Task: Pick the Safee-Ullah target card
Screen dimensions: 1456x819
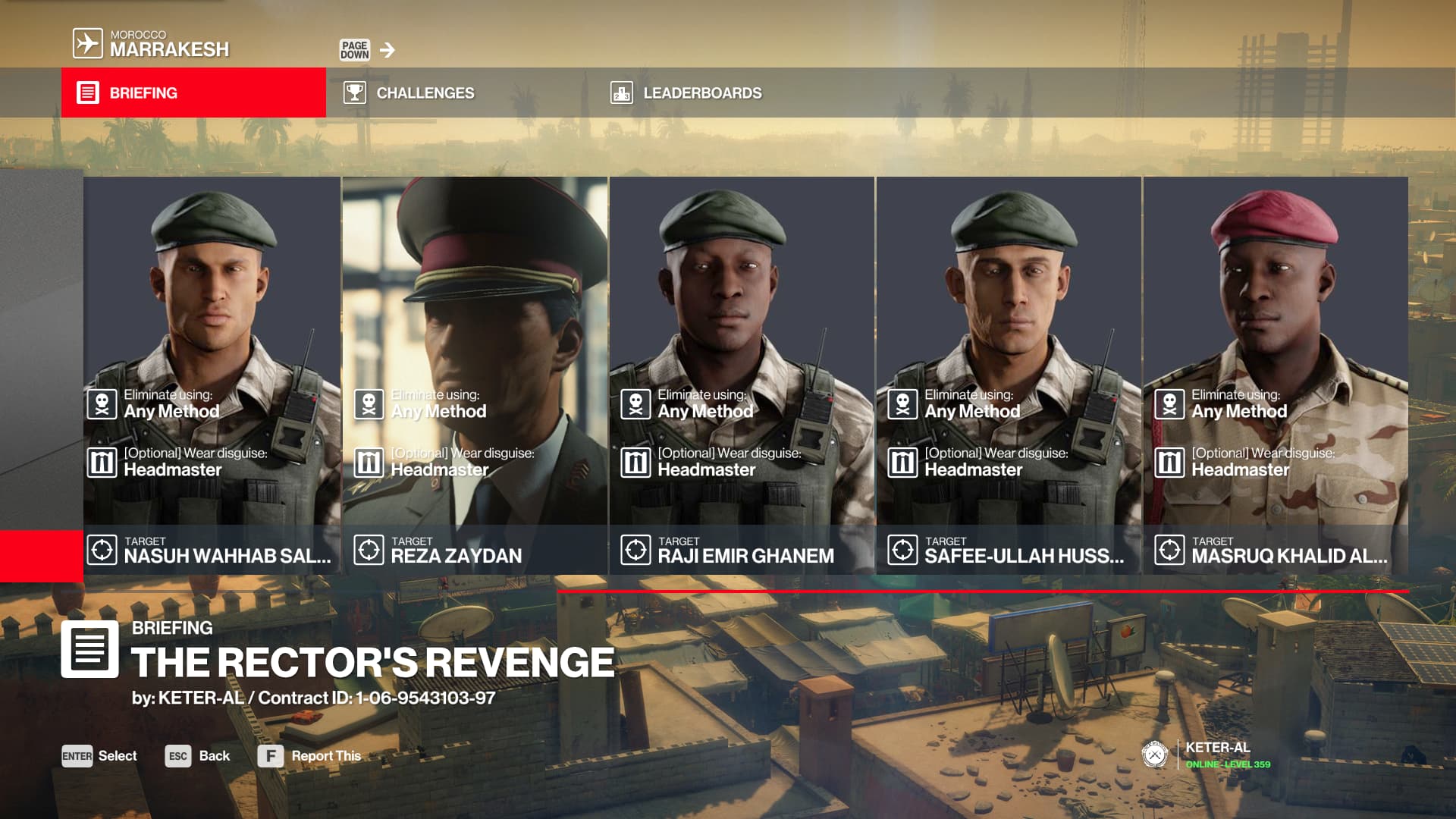Action: [x=1009, y=375]
